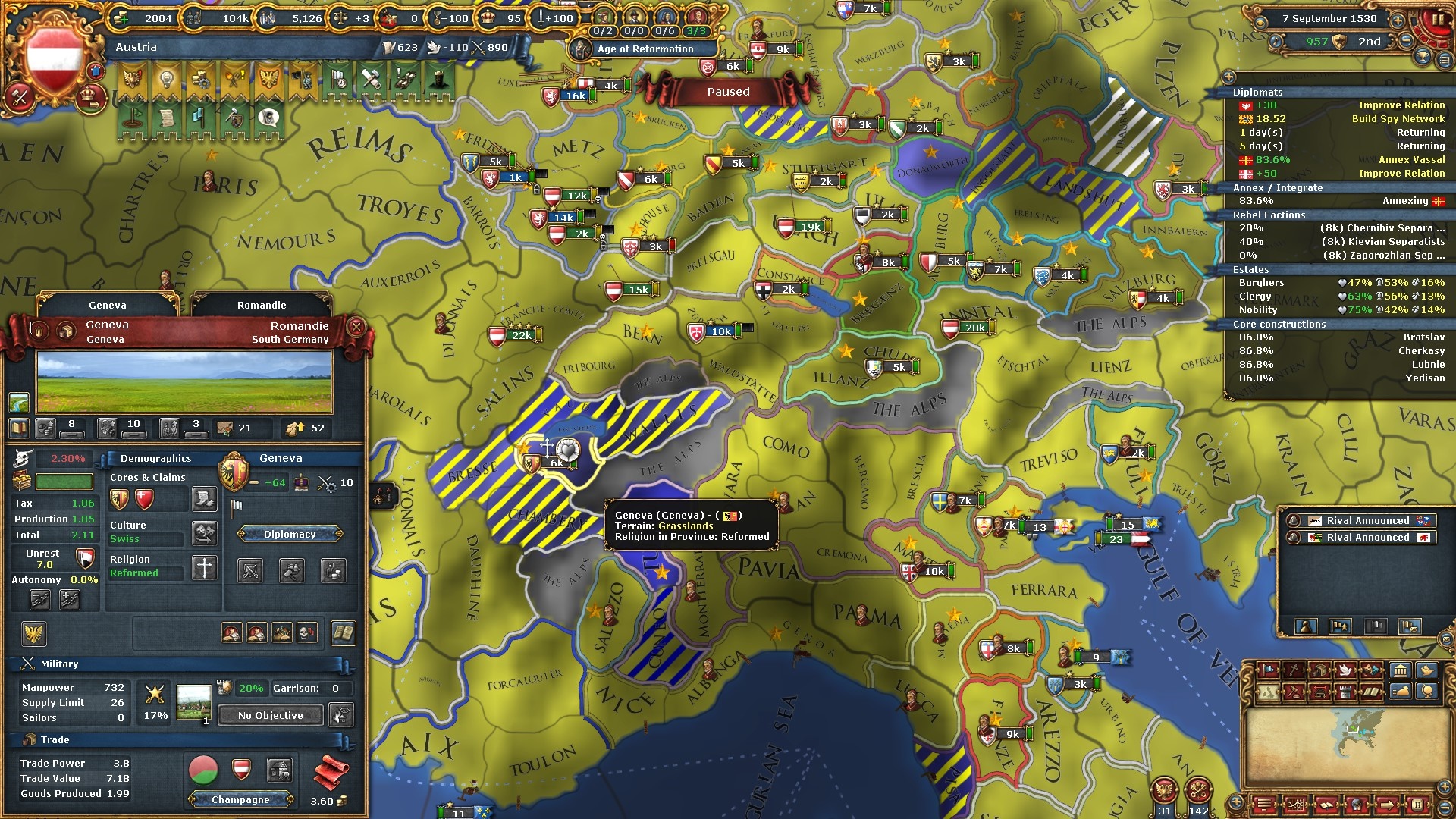Open Diplomacy with Geneva's owner
1456x819 pixels.
tap(290, 535)
